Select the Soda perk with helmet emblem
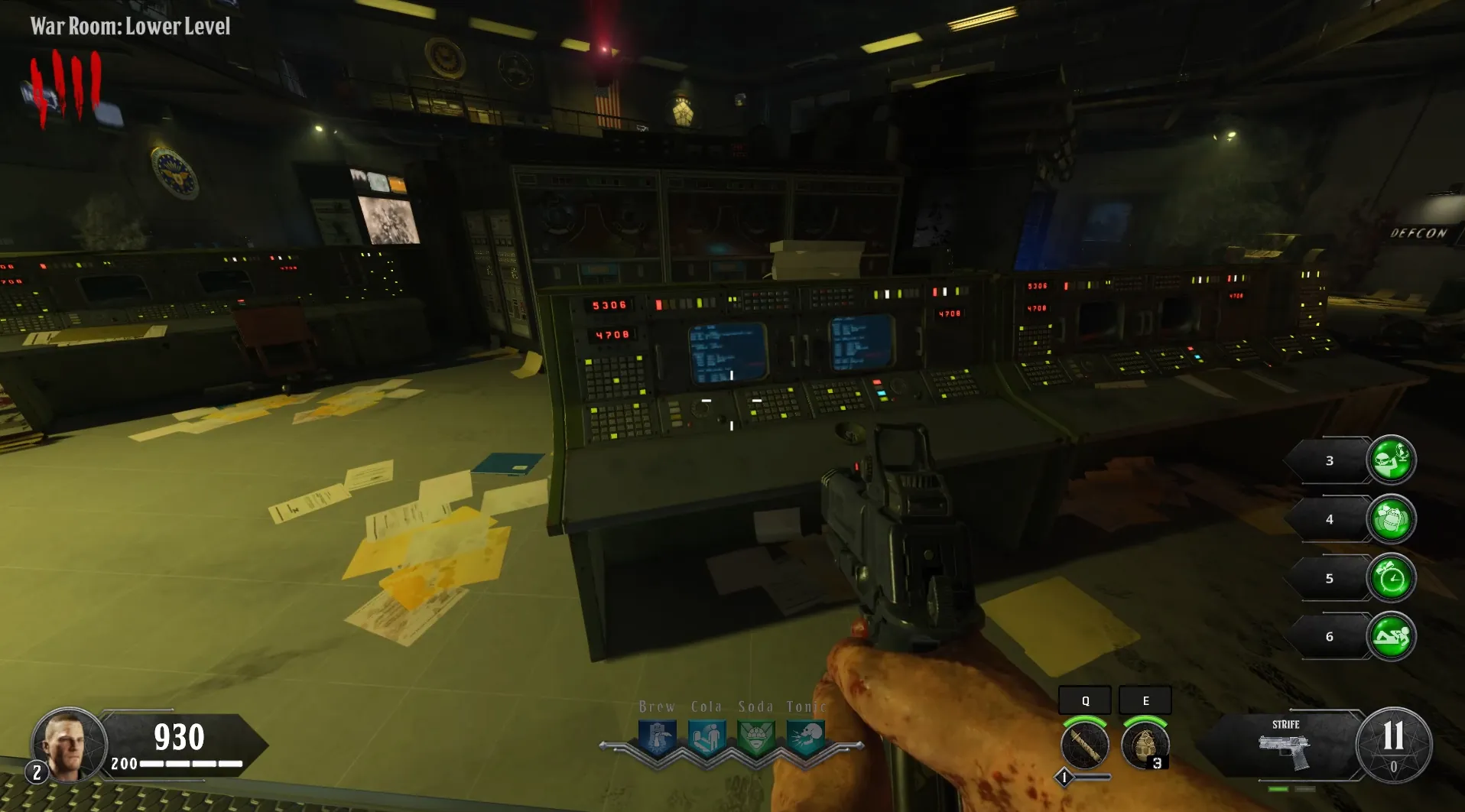 coord(756,739)
